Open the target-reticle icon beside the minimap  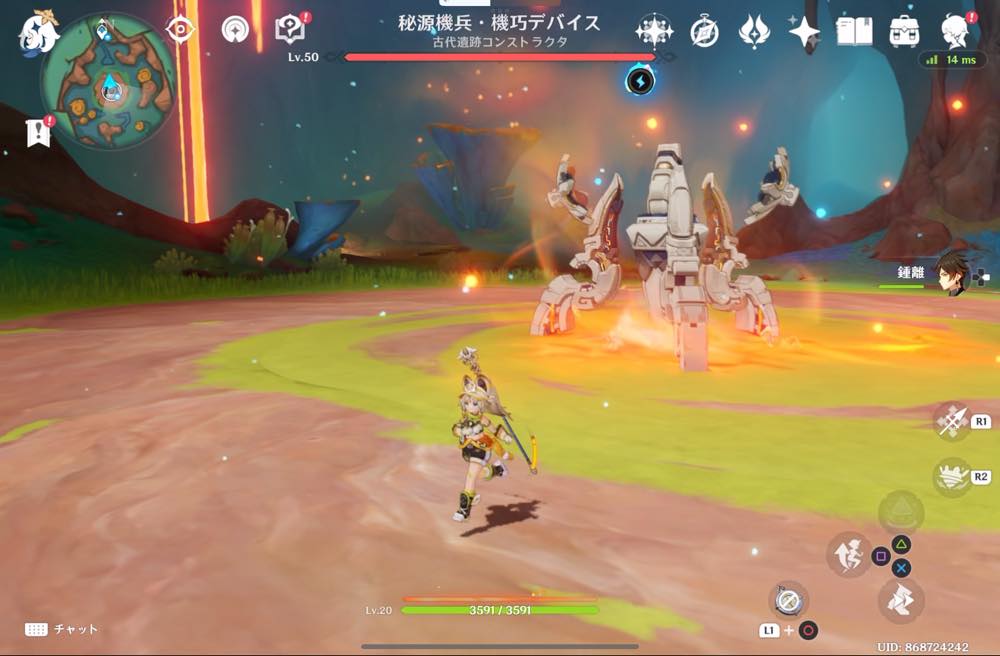180,29
